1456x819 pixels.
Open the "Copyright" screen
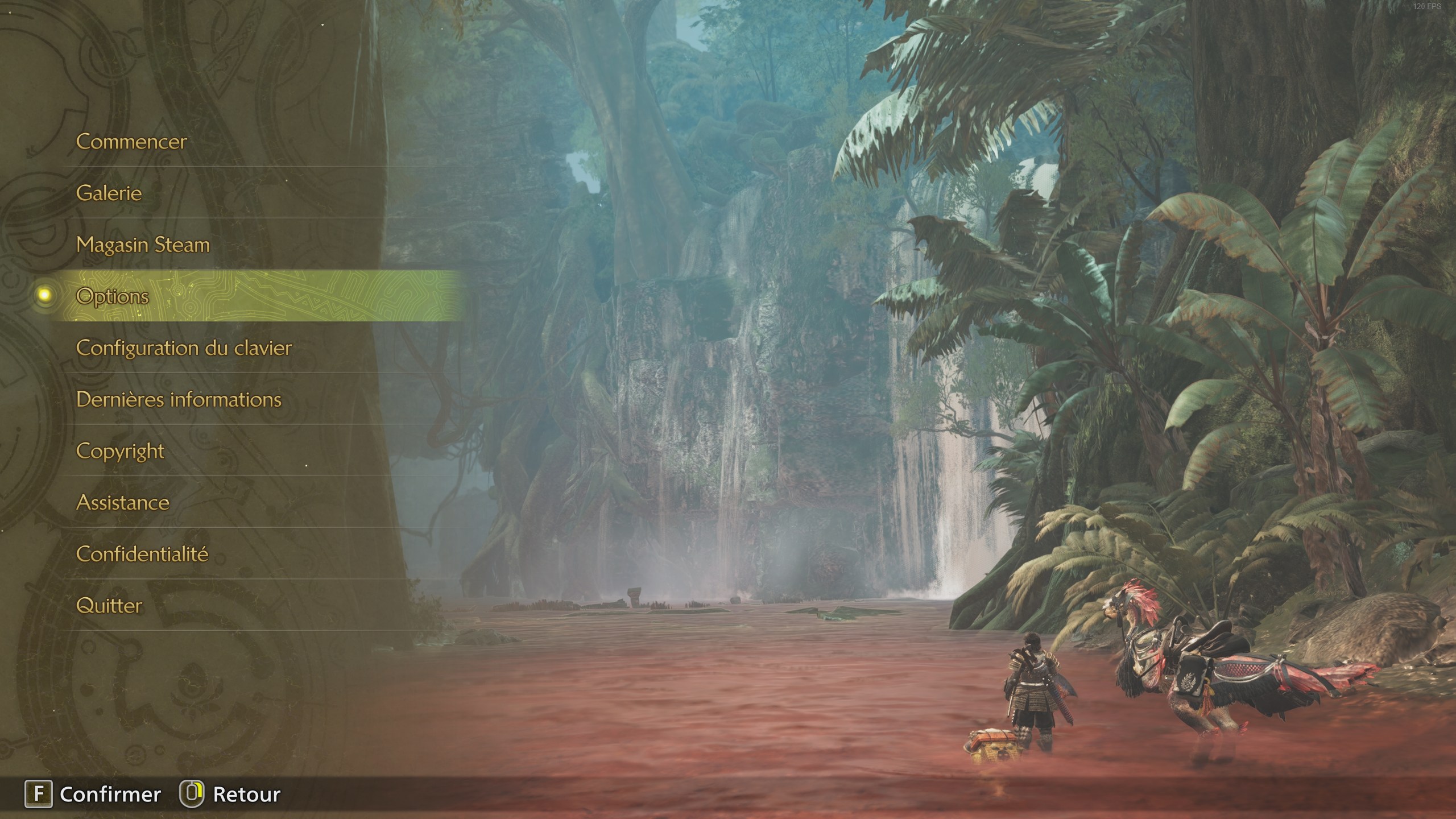pos(119,451)
